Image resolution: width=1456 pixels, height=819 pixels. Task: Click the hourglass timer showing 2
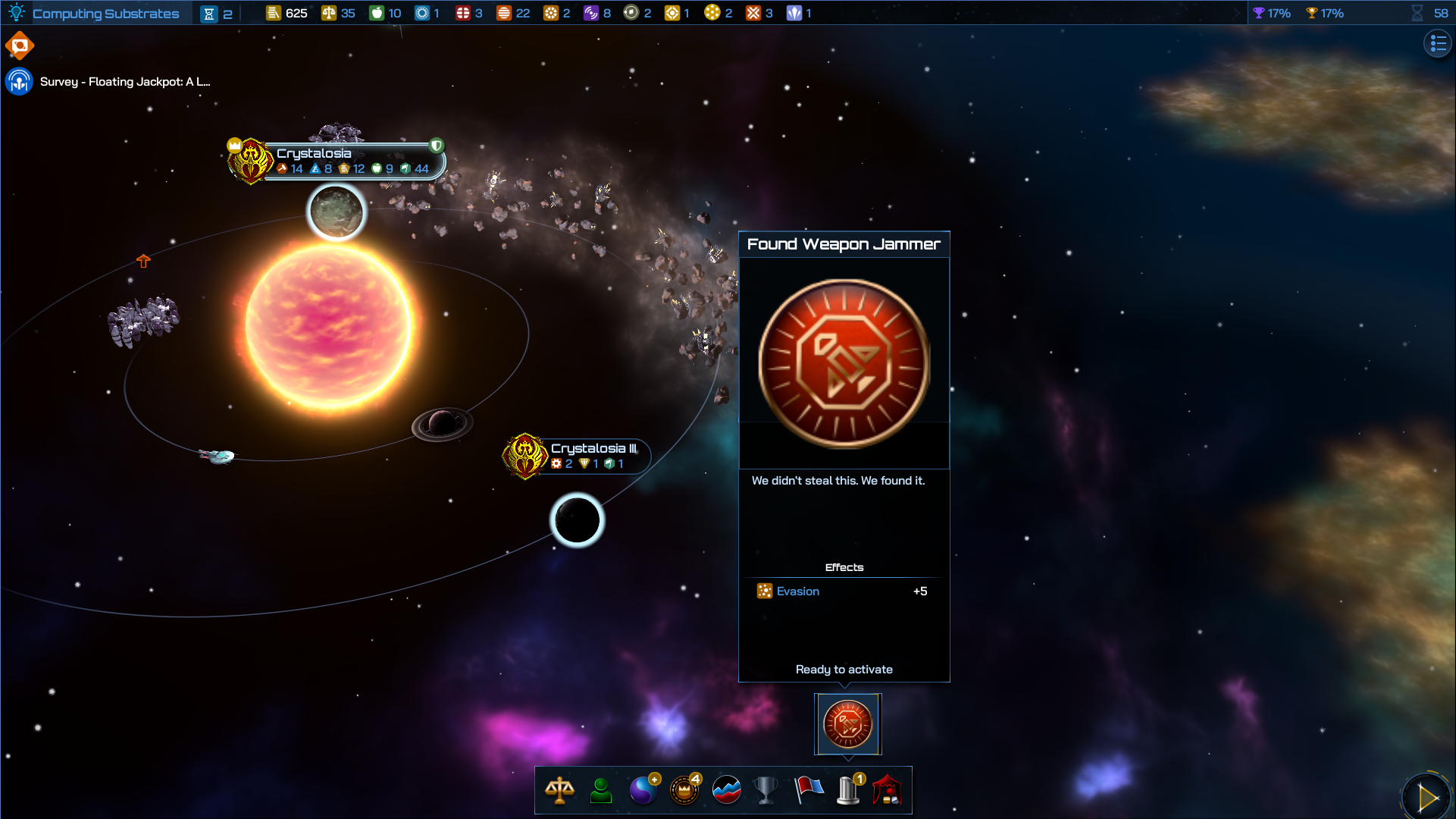[x=215, y=13]
